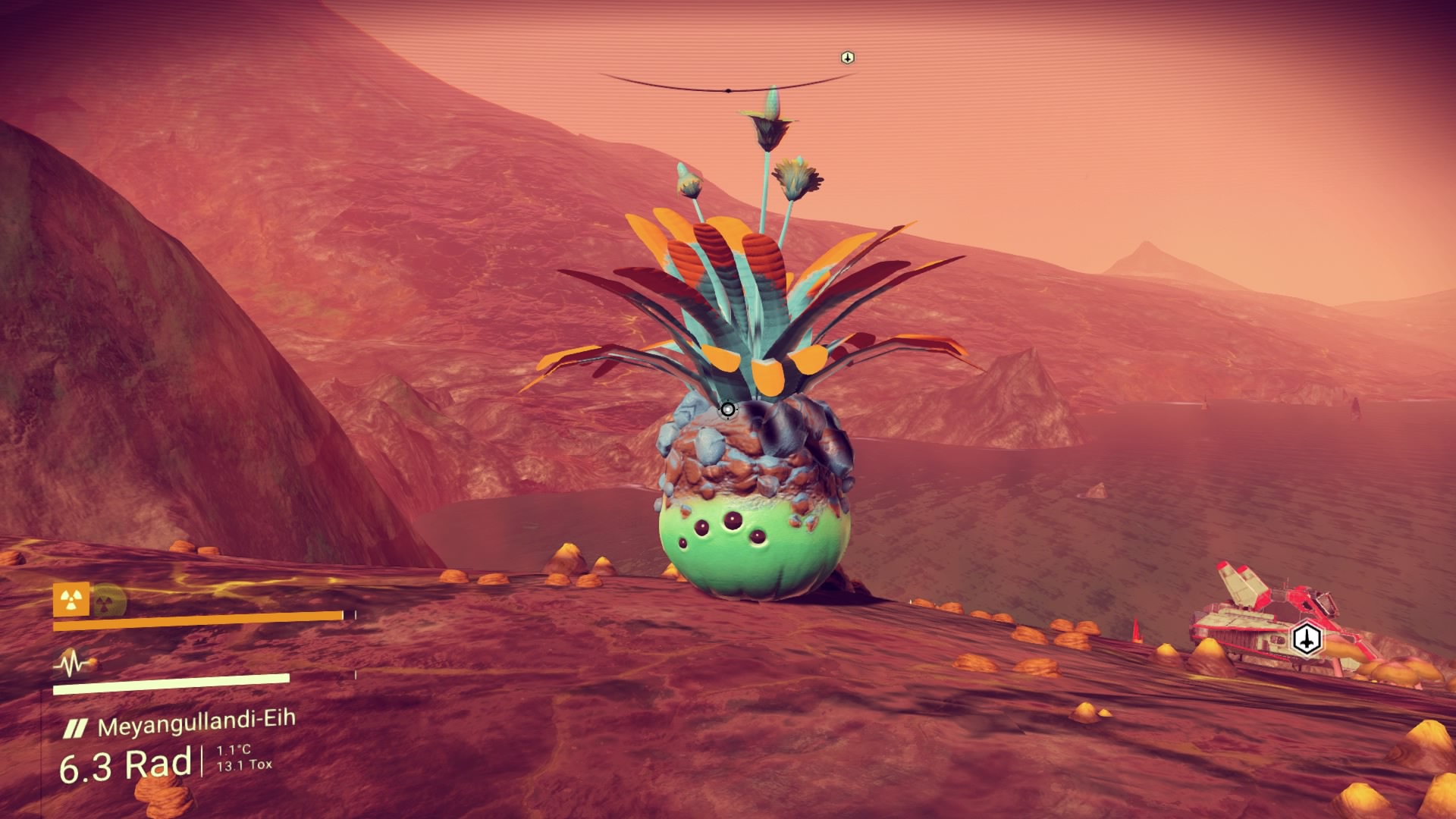The width and height of the screenshot is (1456, 819).
Task: Select the starship marker above the compass
Action: point(848,58)
